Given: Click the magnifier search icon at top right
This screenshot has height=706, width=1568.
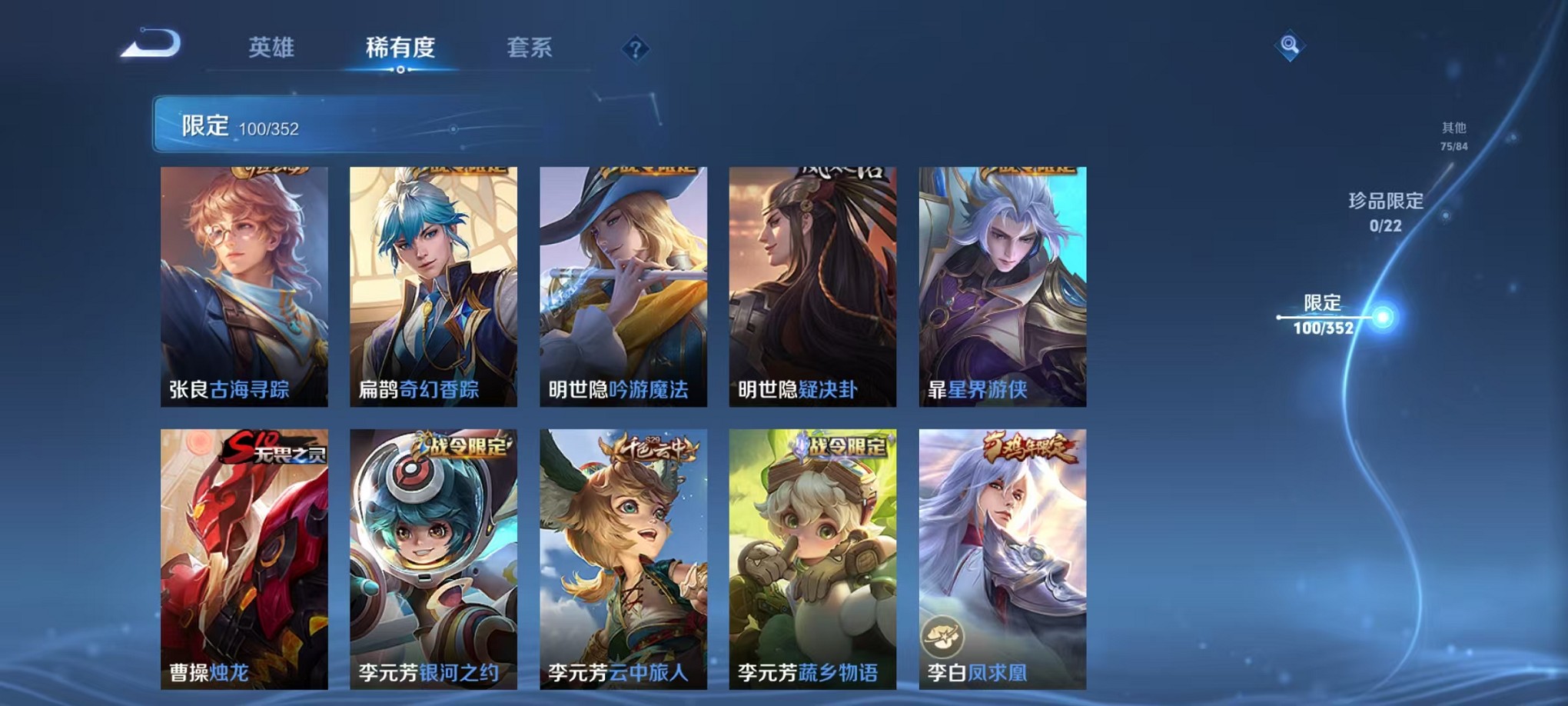Looking at the screenshot, I should 1291,45.
